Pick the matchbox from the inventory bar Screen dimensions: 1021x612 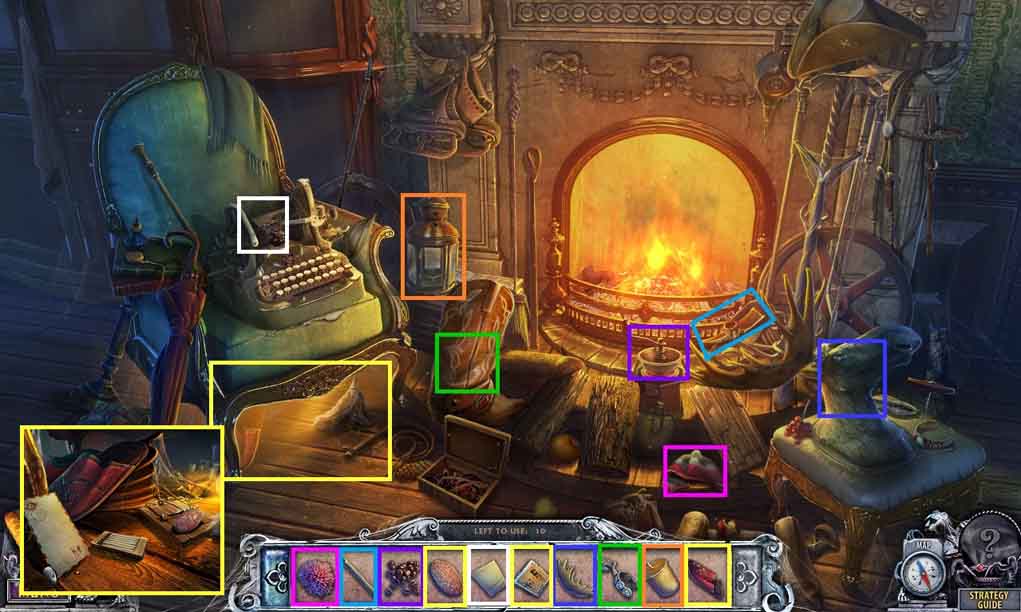[531, 575]
